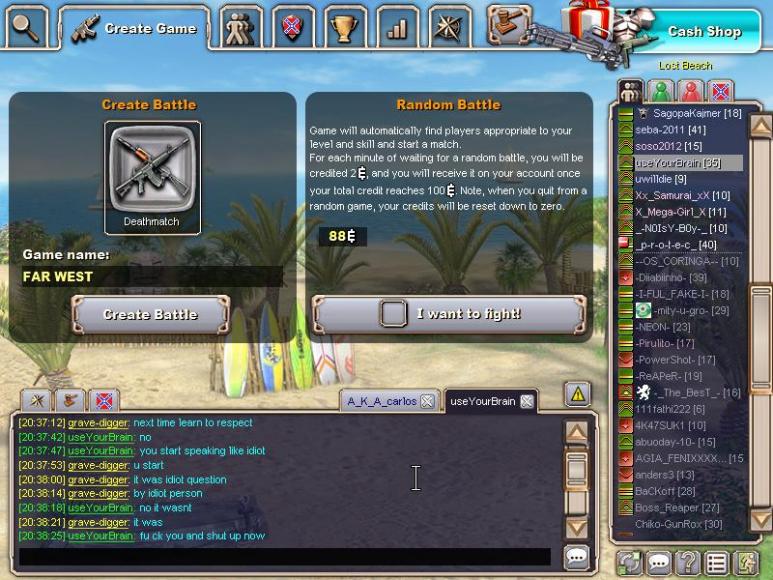This screenshot has height=580, width=773.
Task: Open the bar chart rankings tab
Action: [x=397, y=28]
